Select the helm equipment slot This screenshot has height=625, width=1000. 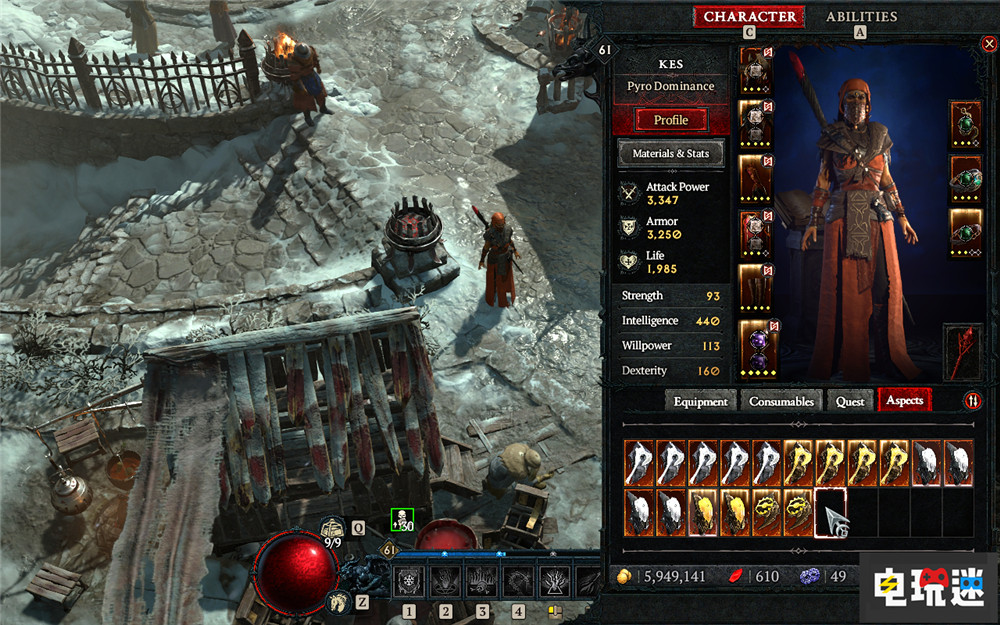click(x=755, y=68)
